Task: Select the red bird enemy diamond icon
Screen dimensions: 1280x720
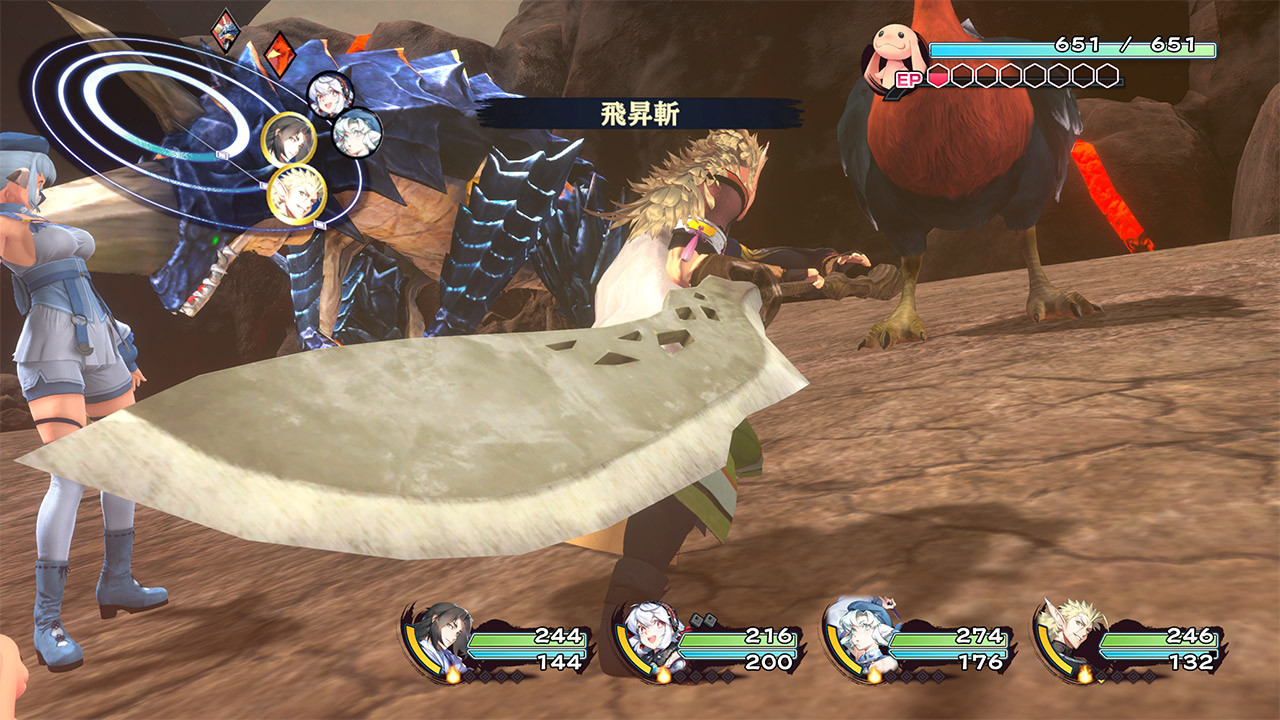Action: point(280,54)
